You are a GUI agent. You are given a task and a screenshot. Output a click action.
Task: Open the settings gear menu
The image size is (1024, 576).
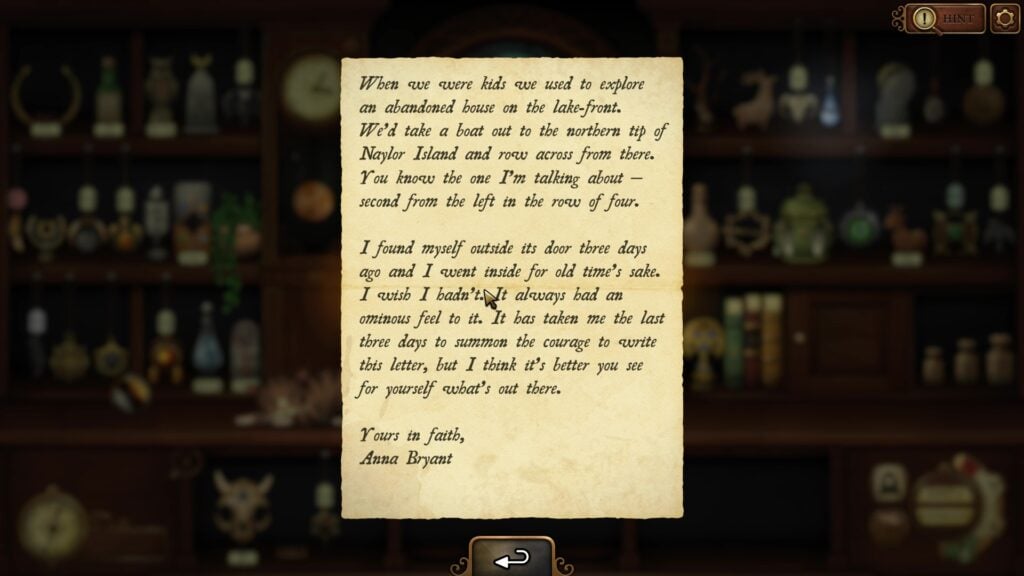pos(1004,18)
